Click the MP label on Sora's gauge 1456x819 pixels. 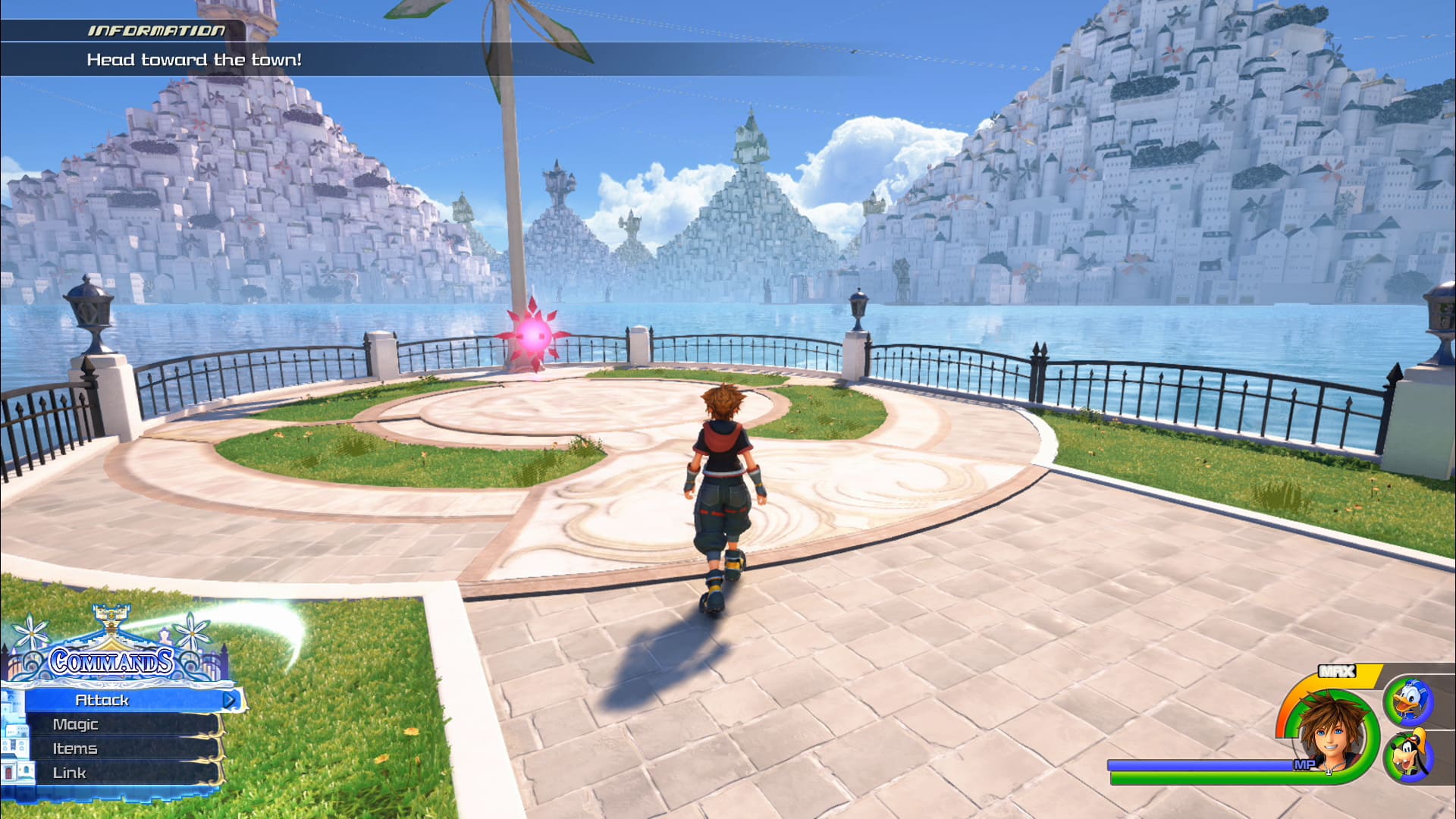coord(1305,764)
